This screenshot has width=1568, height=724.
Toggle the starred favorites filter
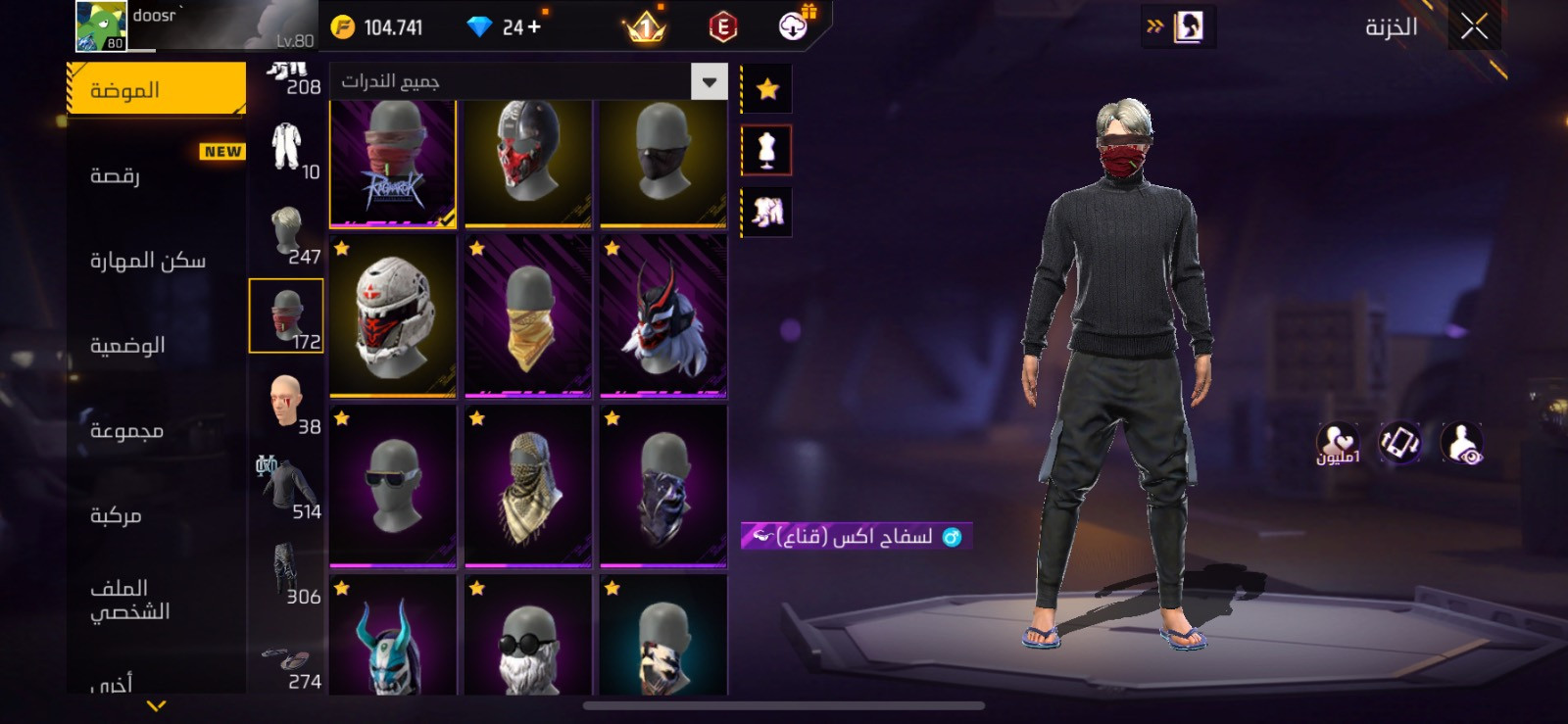coord(766,88)
